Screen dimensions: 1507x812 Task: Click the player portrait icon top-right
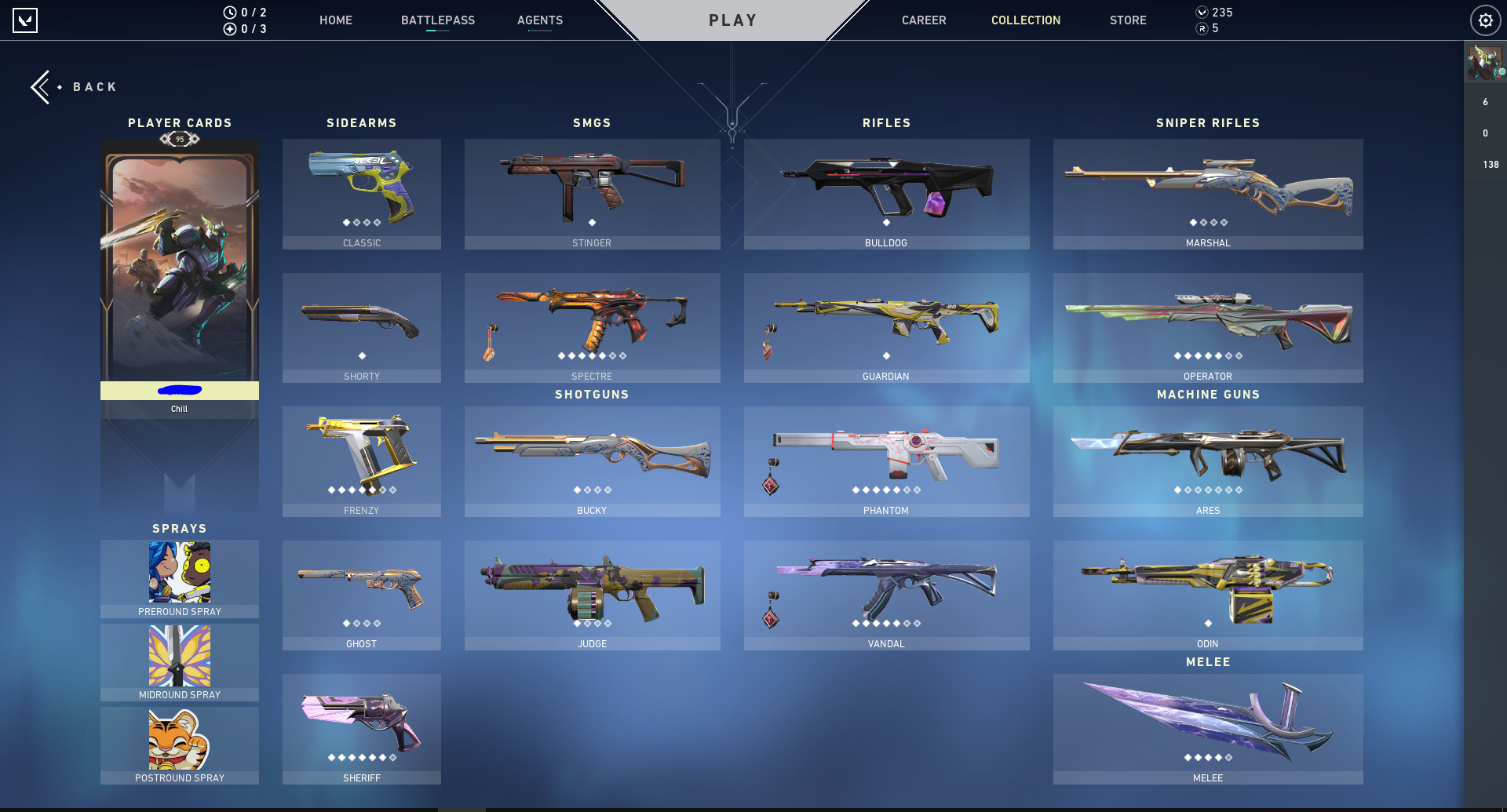[1484, 63]
